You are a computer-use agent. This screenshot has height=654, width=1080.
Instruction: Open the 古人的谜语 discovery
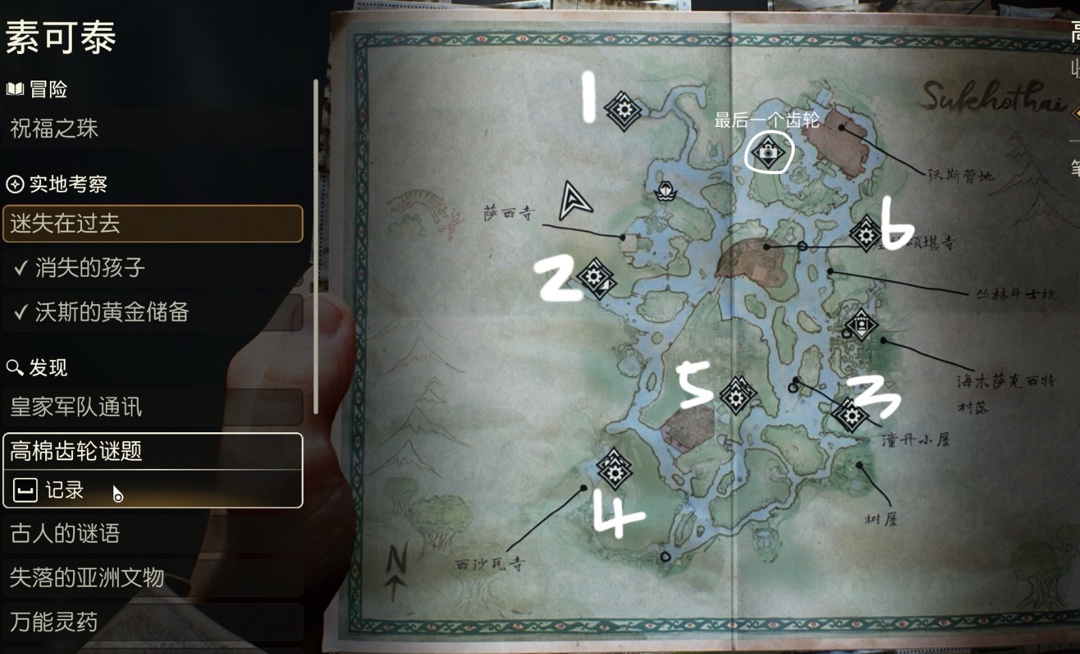pos(152,533)
